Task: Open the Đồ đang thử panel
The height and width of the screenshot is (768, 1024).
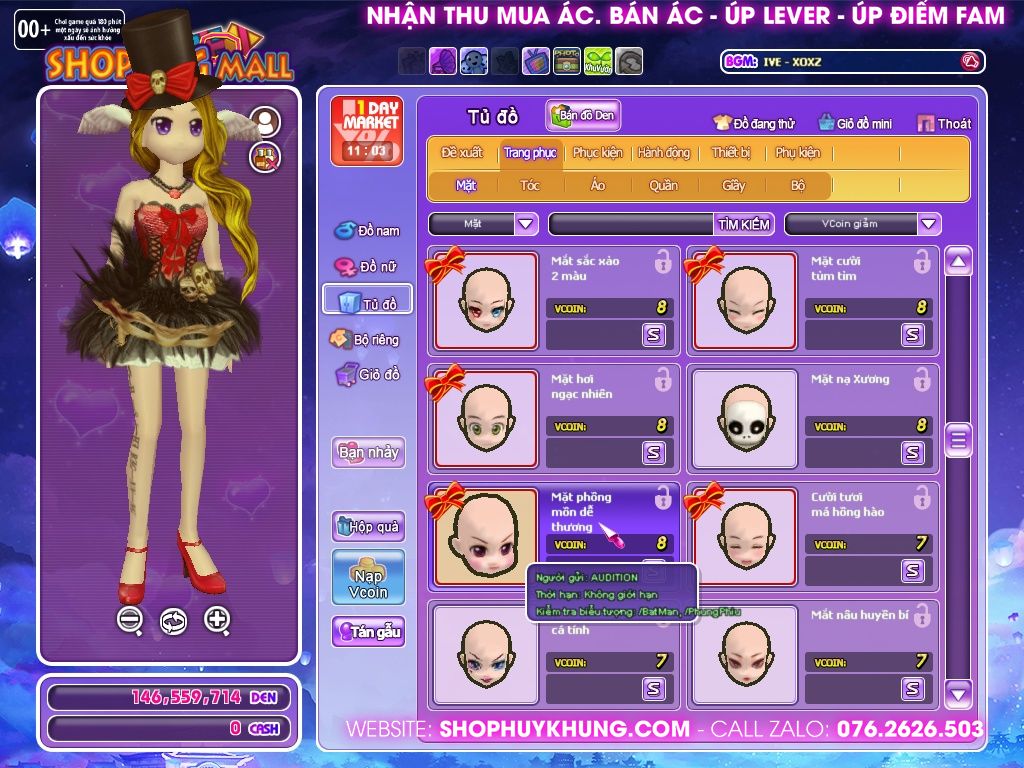Action: 753,124
